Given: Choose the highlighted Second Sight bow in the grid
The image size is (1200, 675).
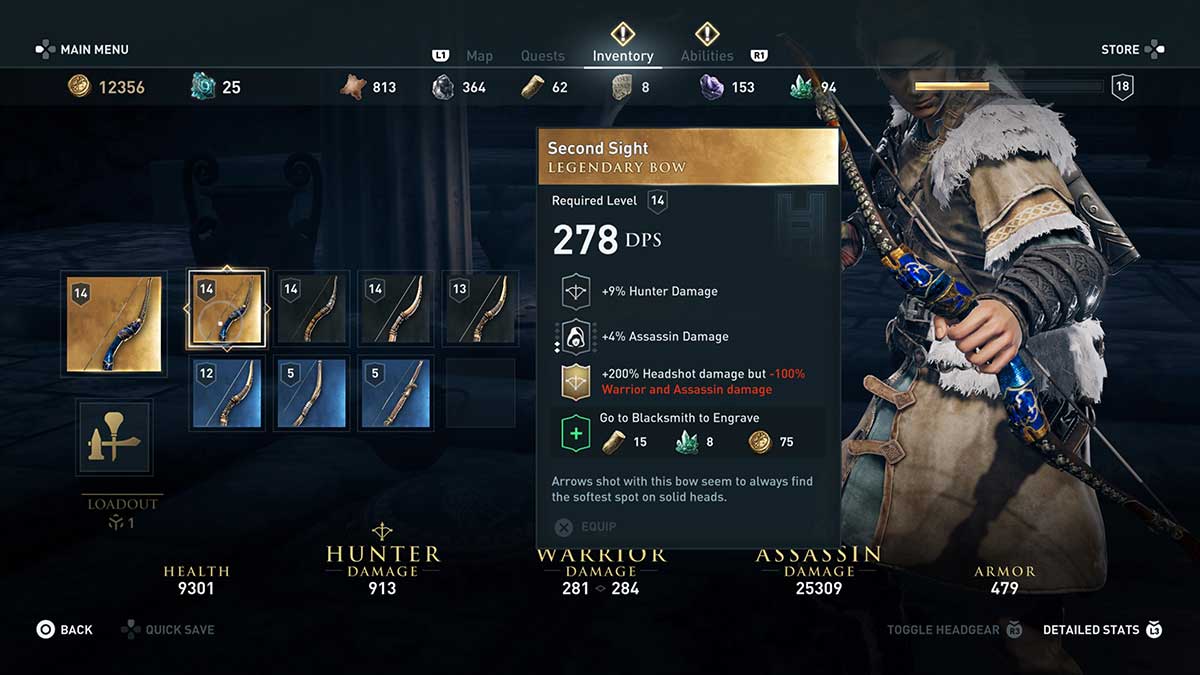Looking at the screenshot, I should click(226, 310).
